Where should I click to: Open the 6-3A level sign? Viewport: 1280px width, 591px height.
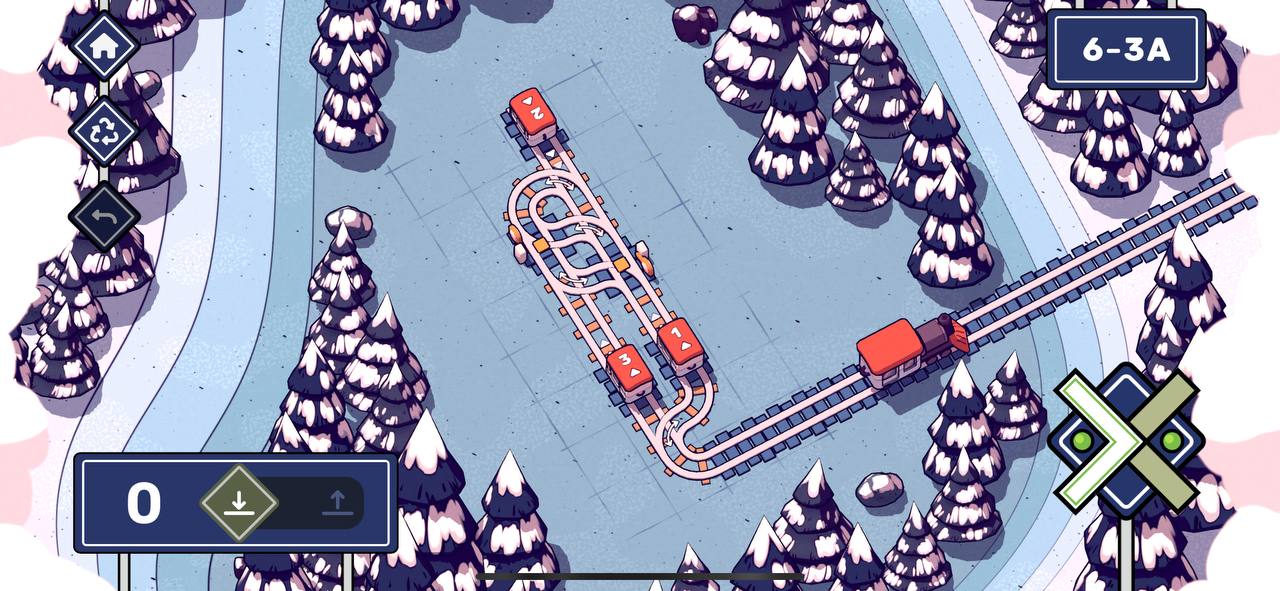click(1126, 50)
